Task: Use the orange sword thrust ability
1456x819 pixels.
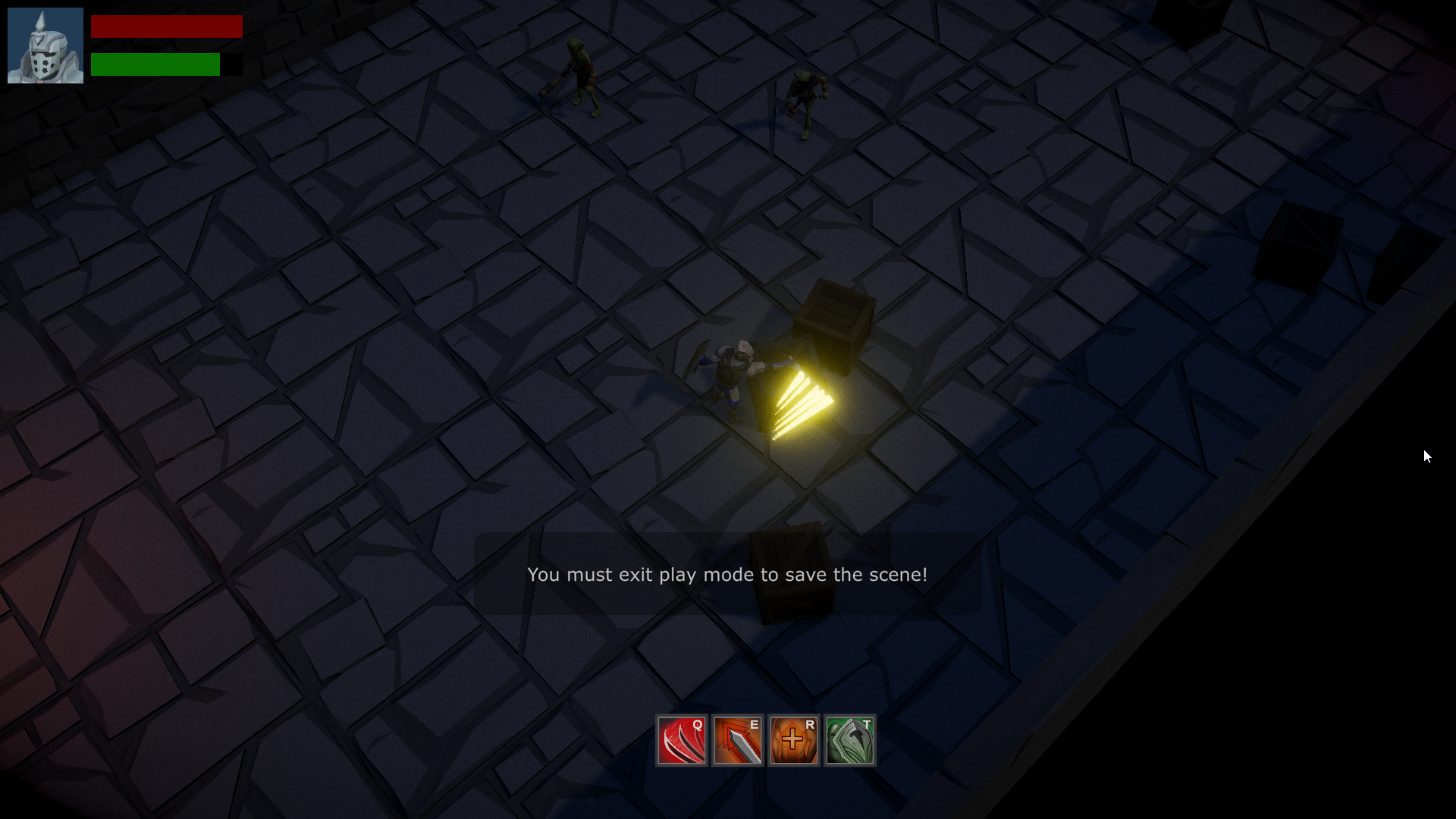Action: pos(738,741)
